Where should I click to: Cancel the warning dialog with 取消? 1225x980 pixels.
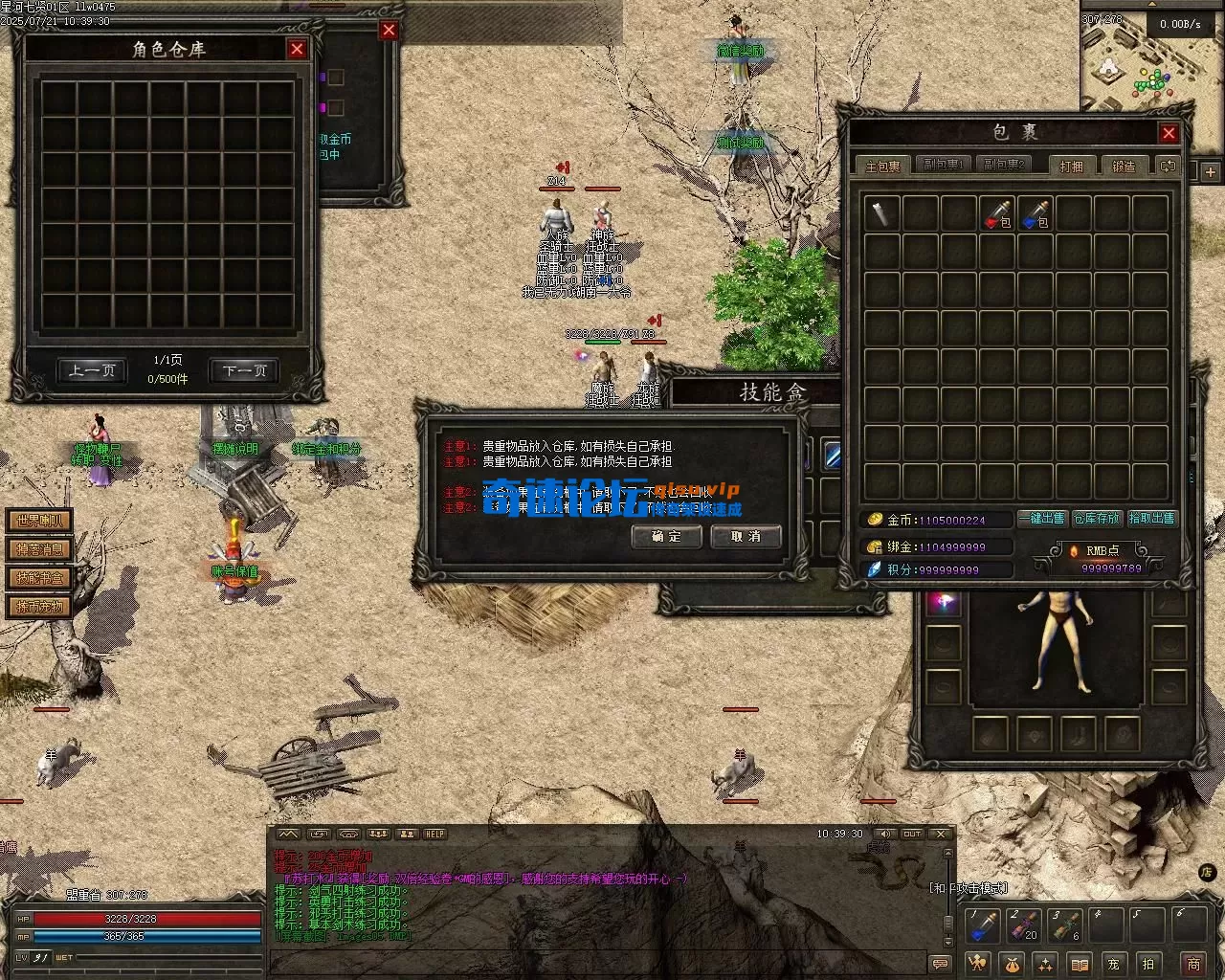[746, 536]
